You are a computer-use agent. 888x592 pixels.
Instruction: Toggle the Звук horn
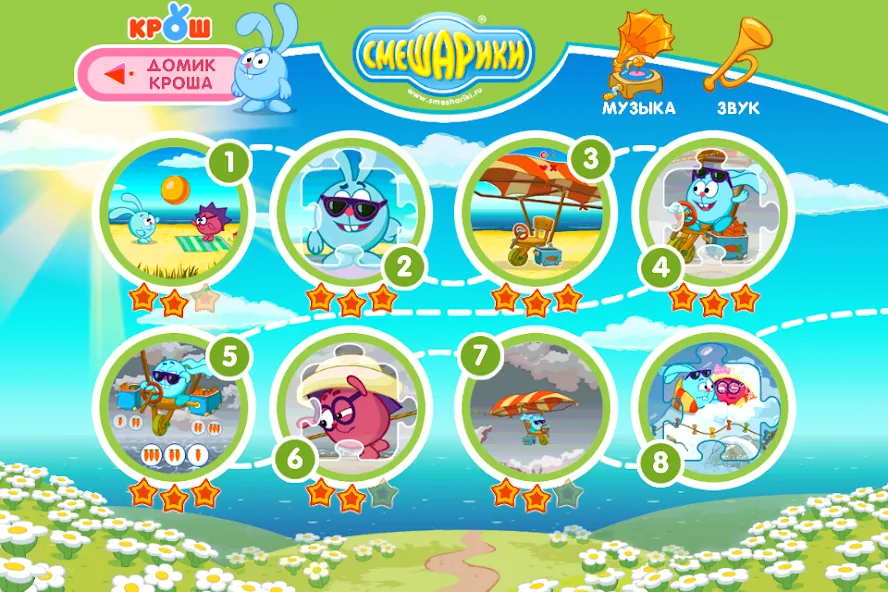point(737,58)
